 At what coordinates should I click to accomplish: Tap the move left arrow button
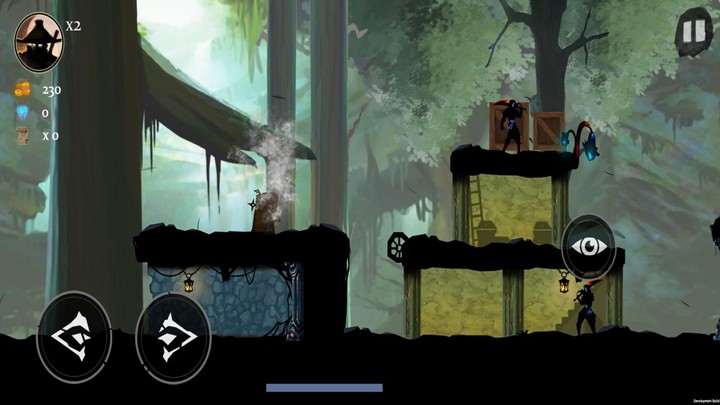(74, 337)
